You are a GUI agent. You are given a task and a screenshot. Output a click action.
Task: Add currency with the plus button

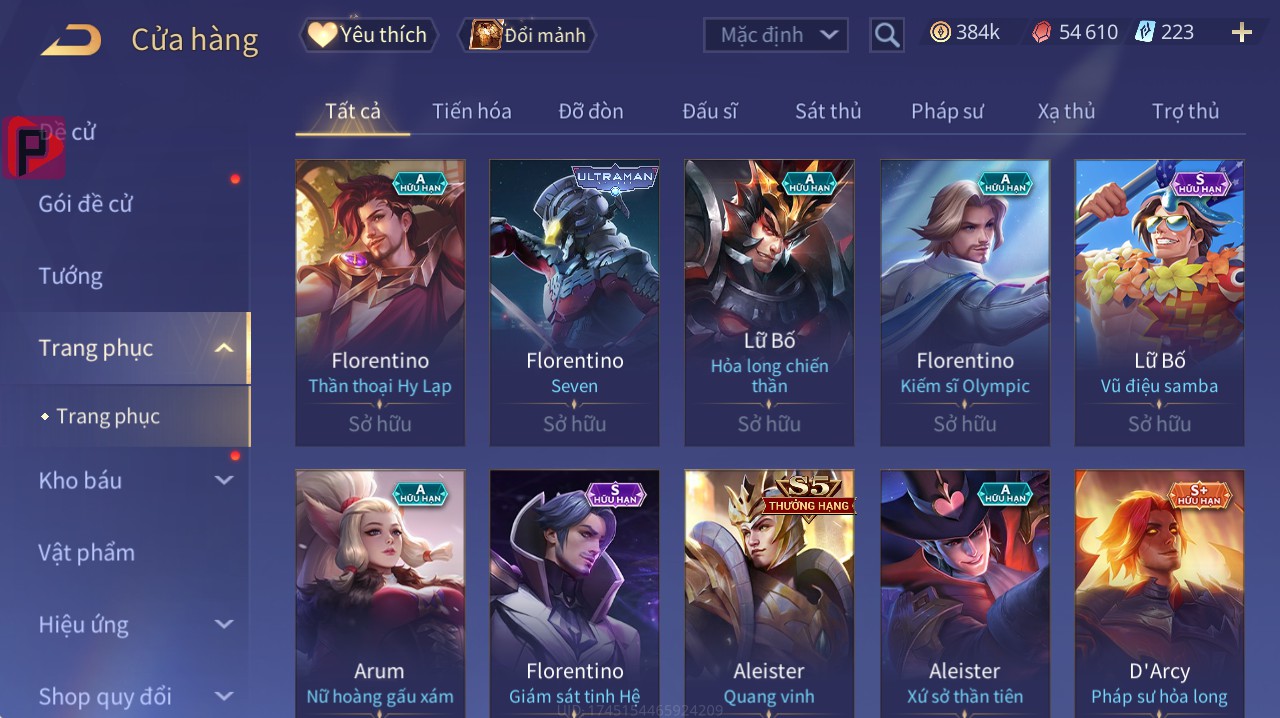(x=1241, y=33)
